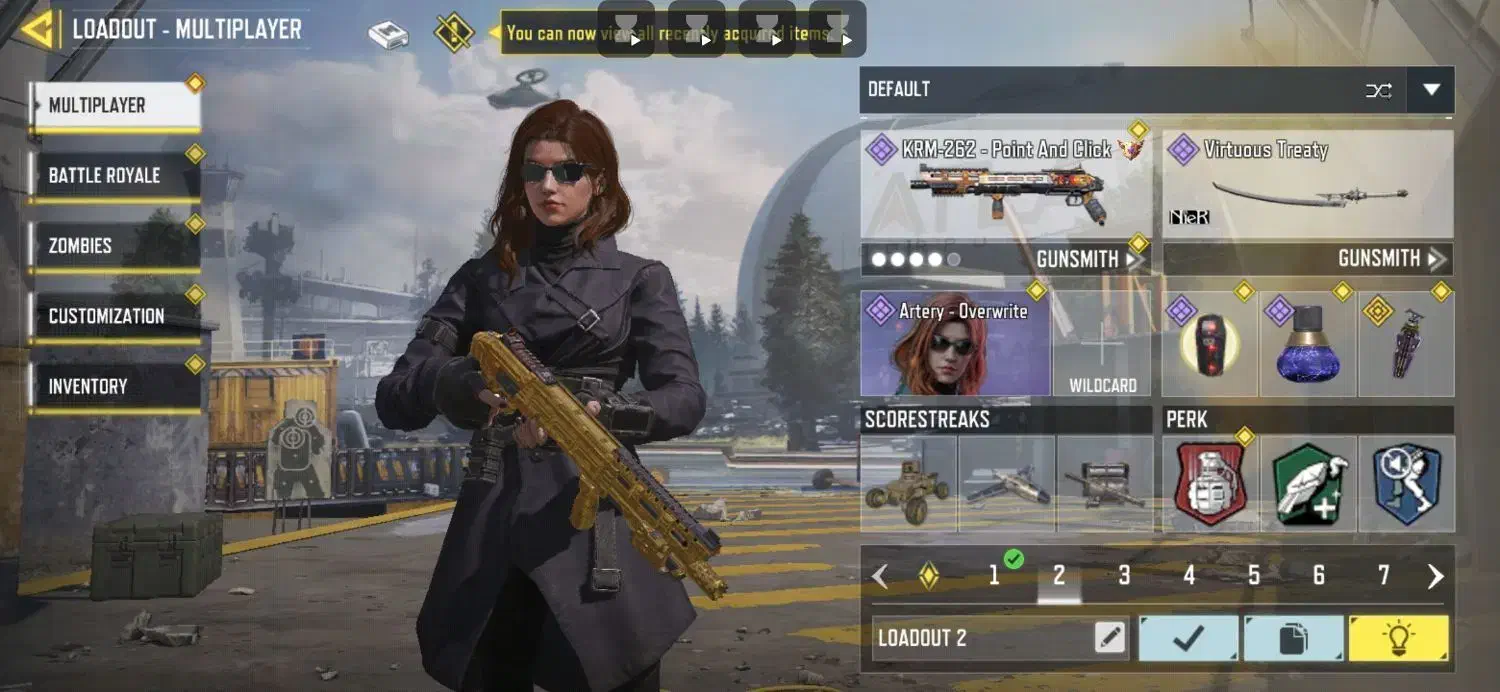Go back using the yellow arrow button
Viewport: 1500px width, 692px height.
click(x=36, y=29)
